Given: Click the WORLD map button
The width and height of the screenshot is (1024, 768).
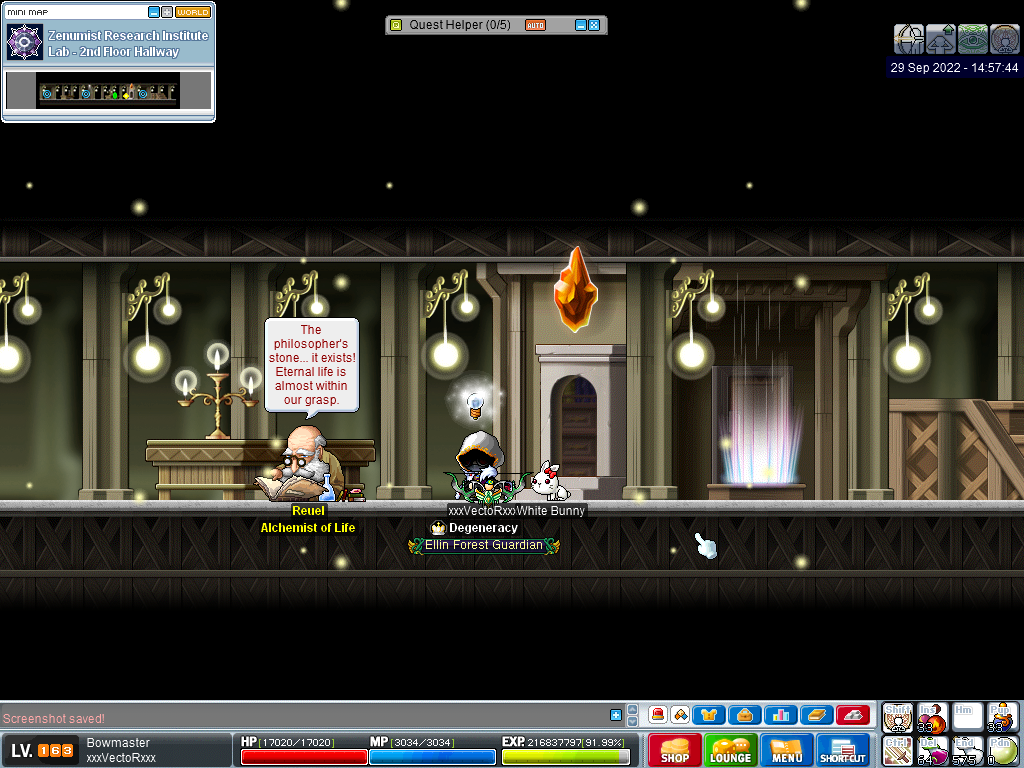Looking at the screenshot, I should point(193,12).
